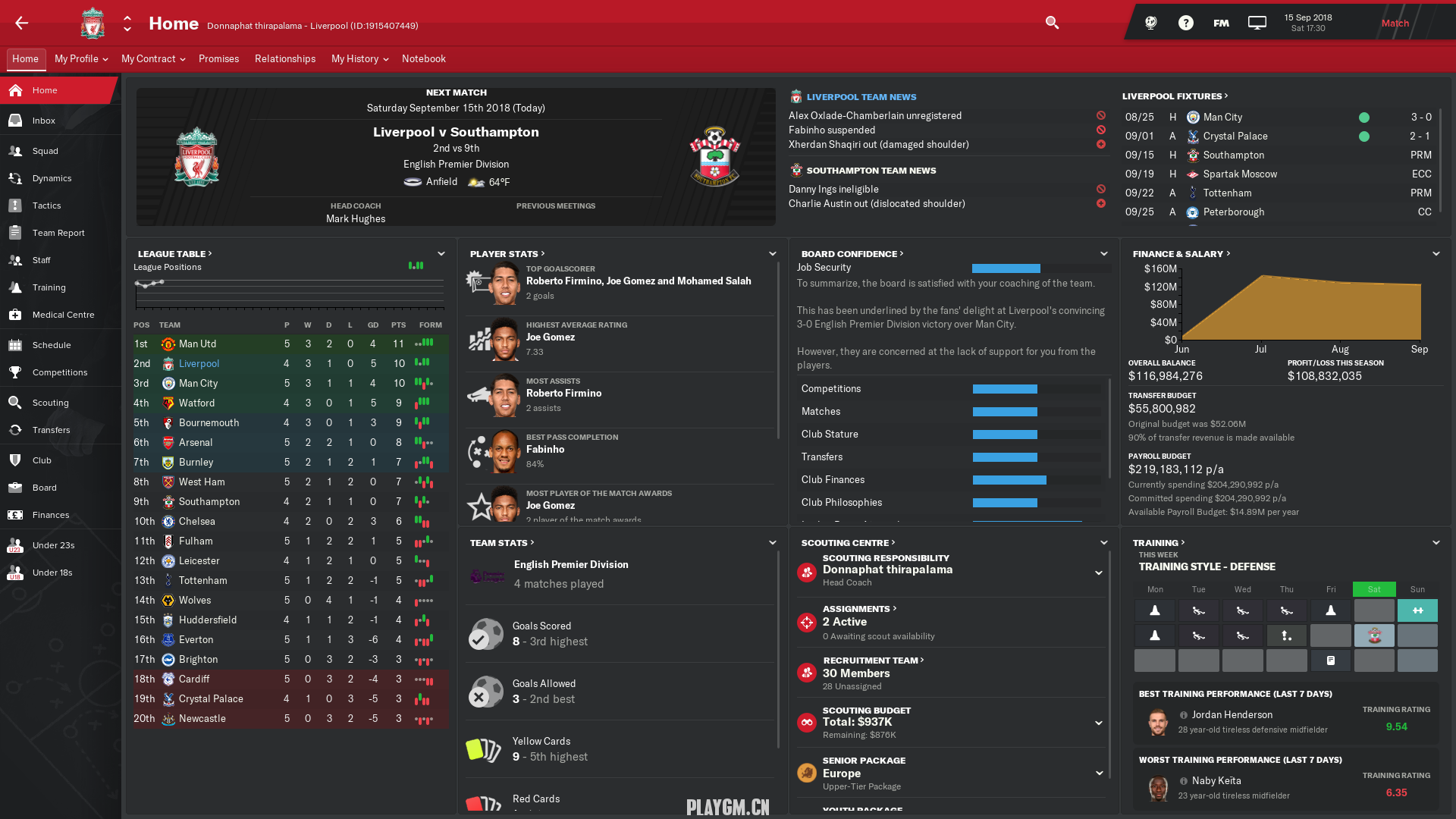Open Liverpool Fixtures list
Image resolution: width=1456 pixels, height=819 pixels.
1175,96
